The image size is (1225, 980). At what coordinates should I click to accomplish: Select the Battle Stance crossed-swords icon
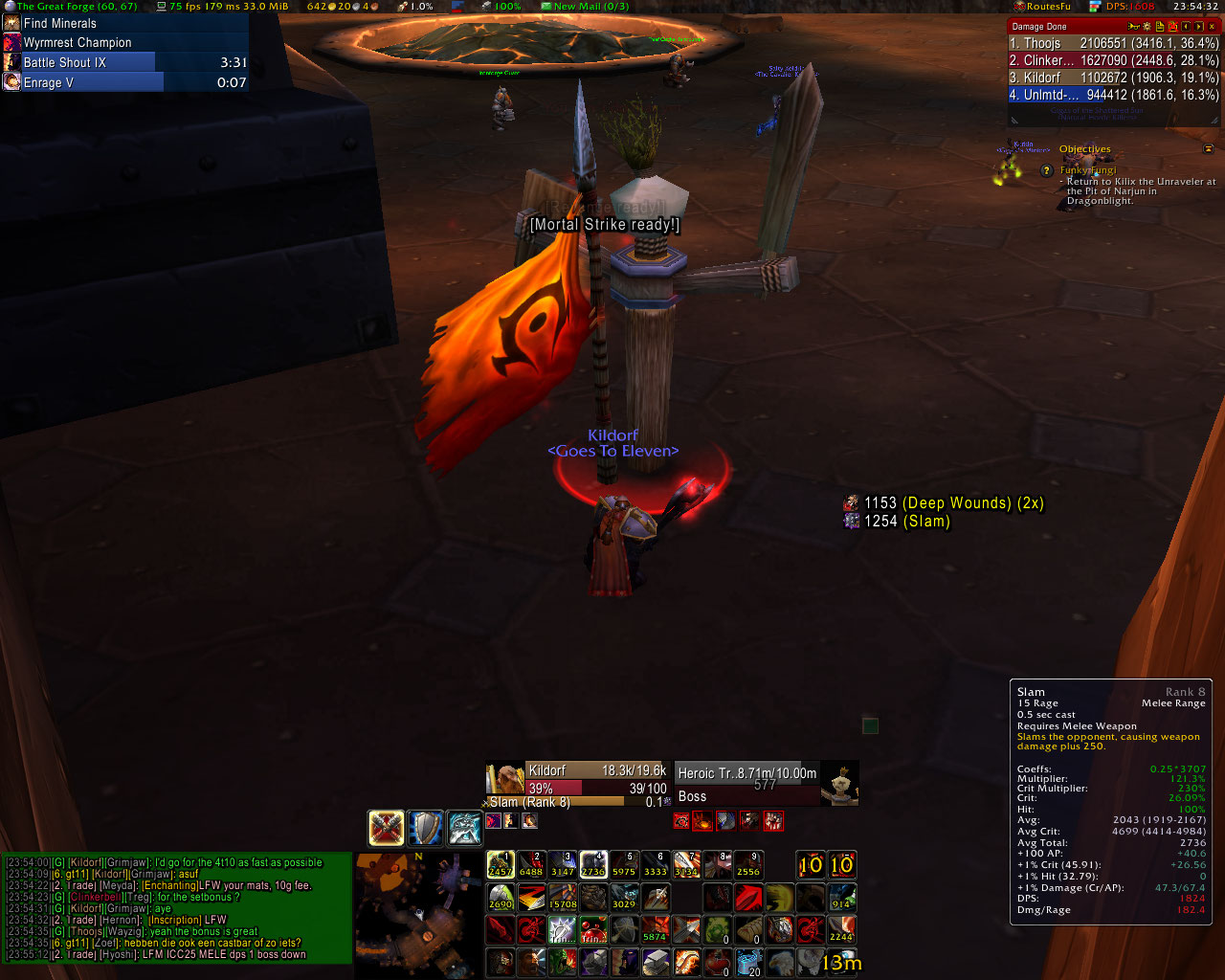pos(386,828)
